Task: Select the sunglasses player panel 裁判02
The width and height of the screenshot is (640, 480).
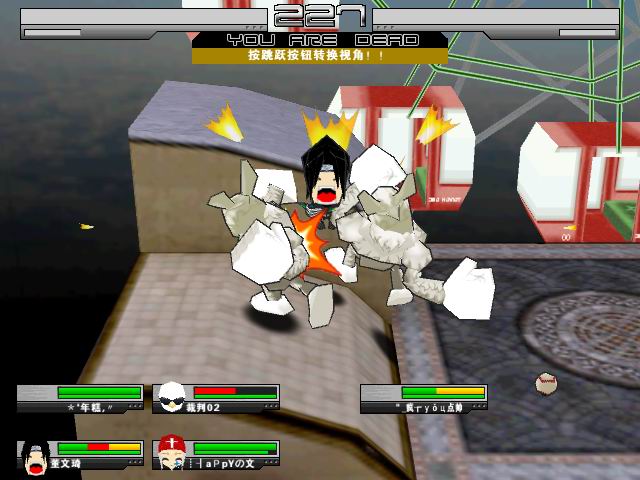Action: tap(216, 399)
